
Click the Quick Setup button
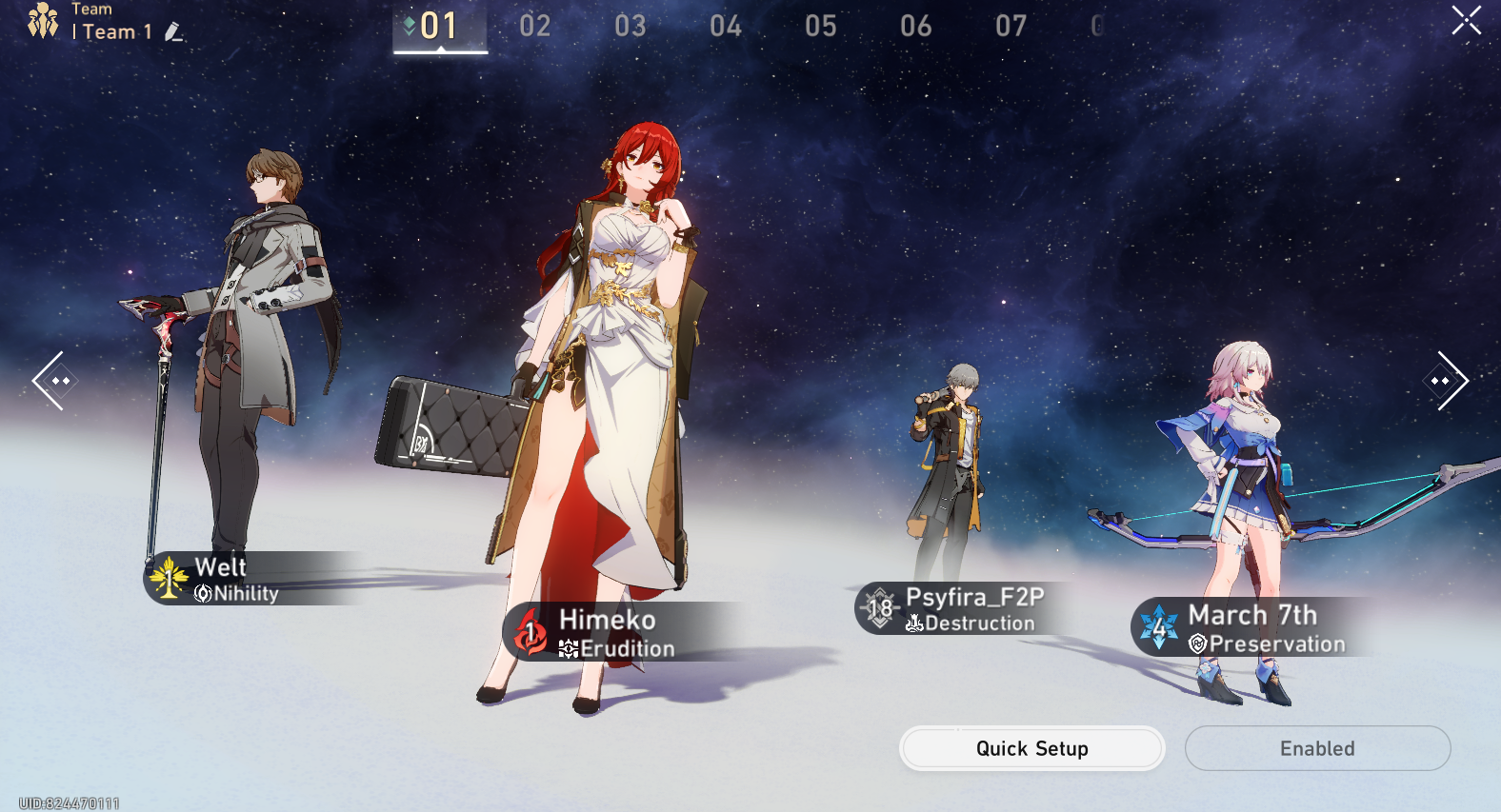(x=1031, y=748)
